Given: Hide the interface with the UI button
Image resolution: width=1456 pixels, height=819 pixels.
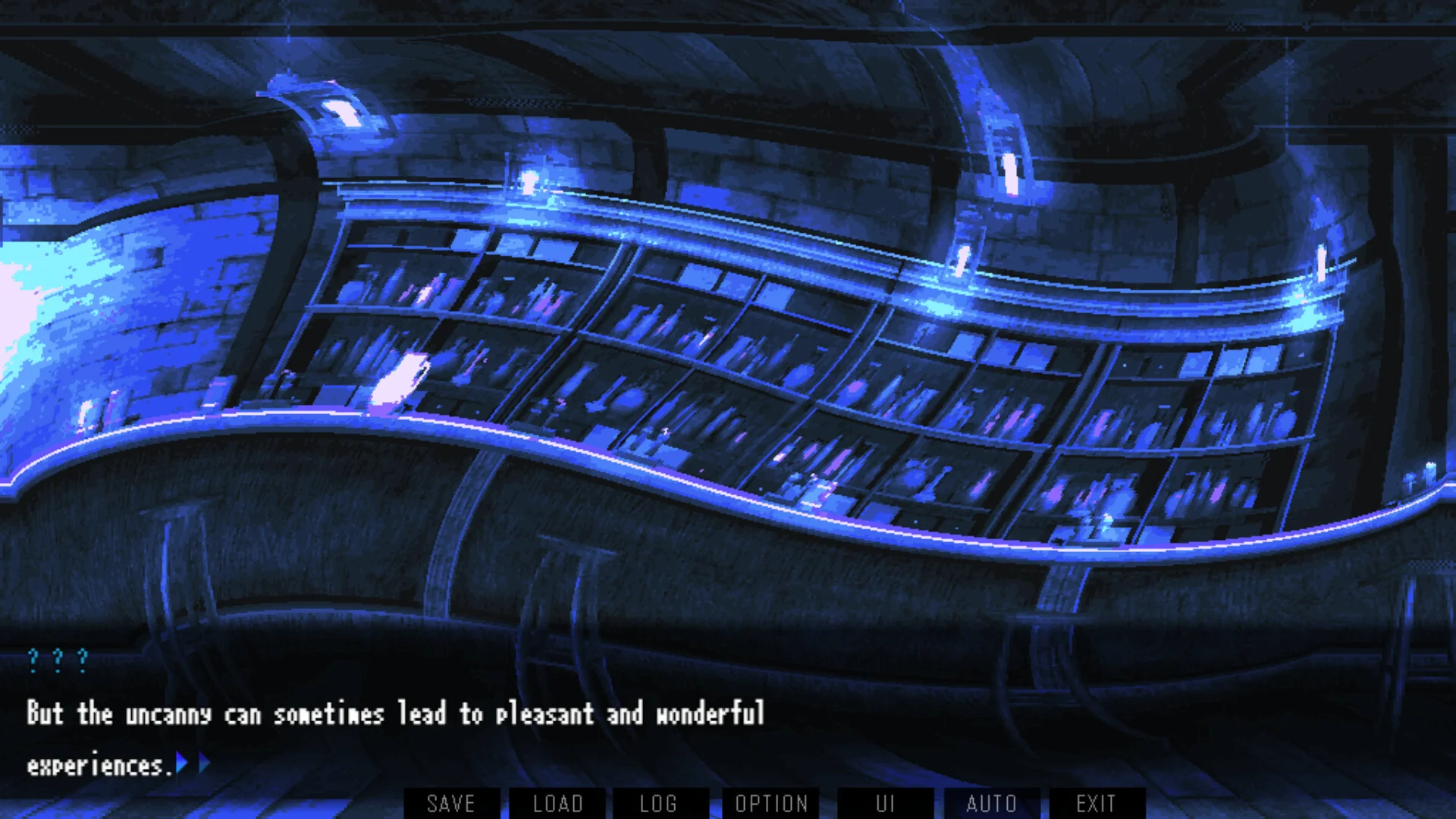Looking at the screenshot, I should (886, 804).
